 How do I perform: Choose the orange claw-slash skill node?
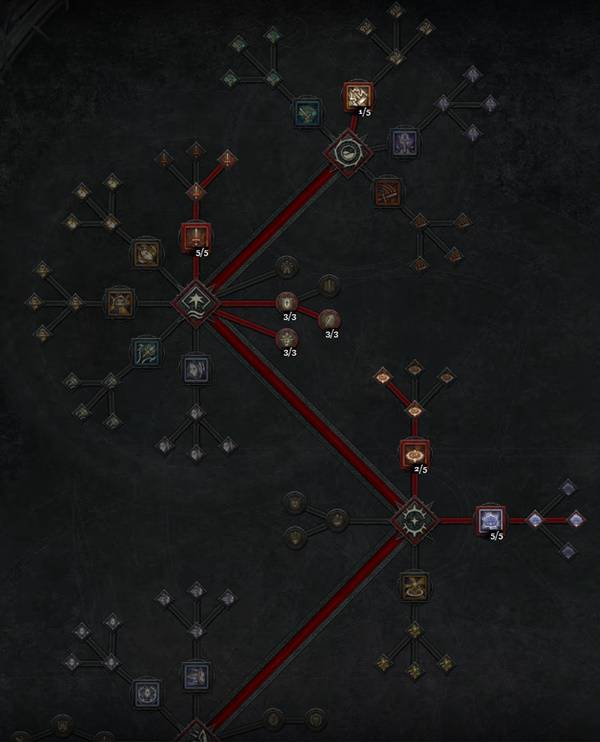coord(387,191)
